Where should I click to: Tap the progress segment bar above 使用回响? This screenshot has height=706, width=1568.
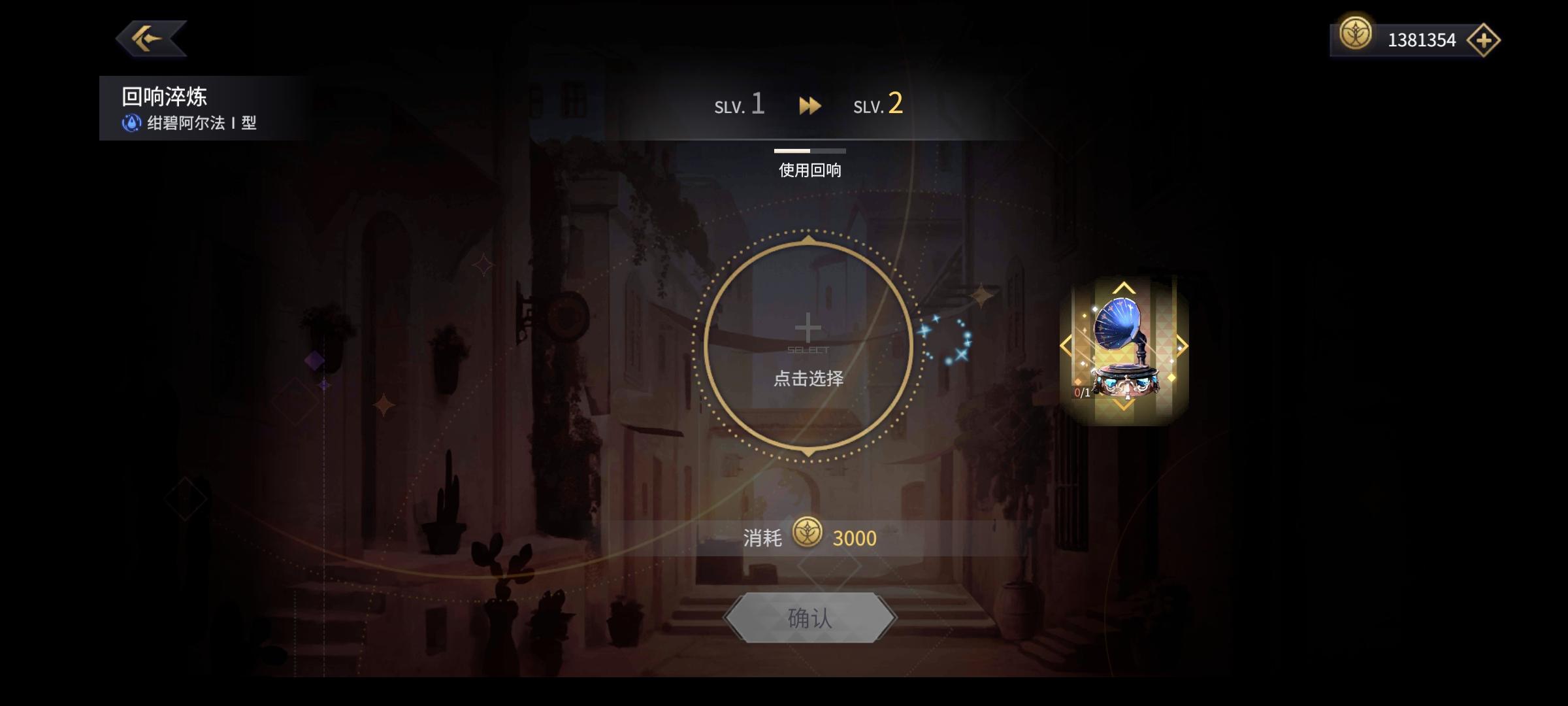click(x=809, y=150)
